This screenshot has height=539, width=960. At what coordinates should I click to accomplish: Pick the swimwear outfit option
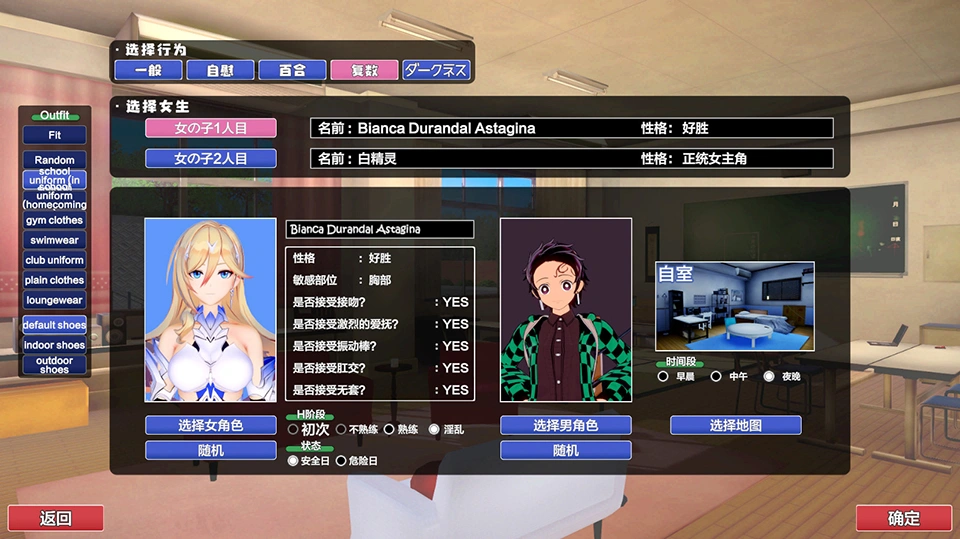pos(55,240)
